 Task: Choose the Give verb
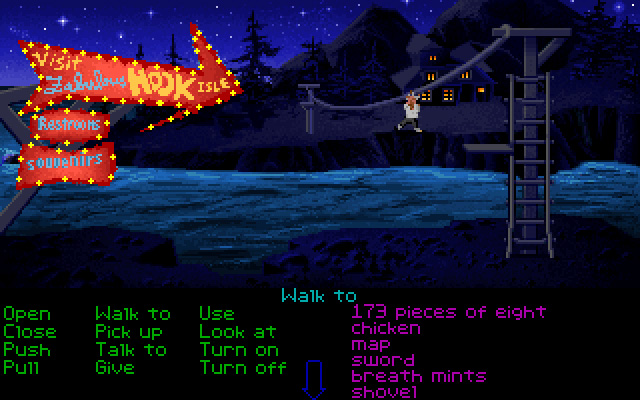115,367
